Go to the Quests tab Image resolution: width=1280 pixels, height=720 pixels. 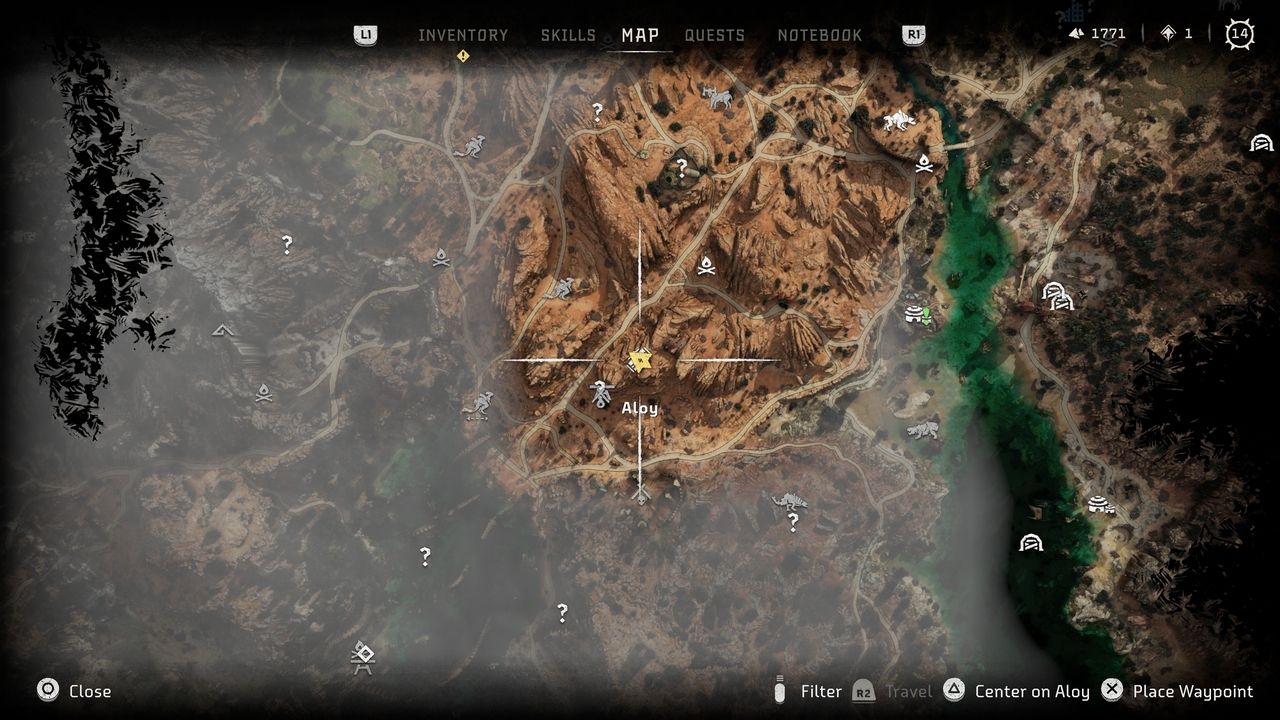[714, 35]
